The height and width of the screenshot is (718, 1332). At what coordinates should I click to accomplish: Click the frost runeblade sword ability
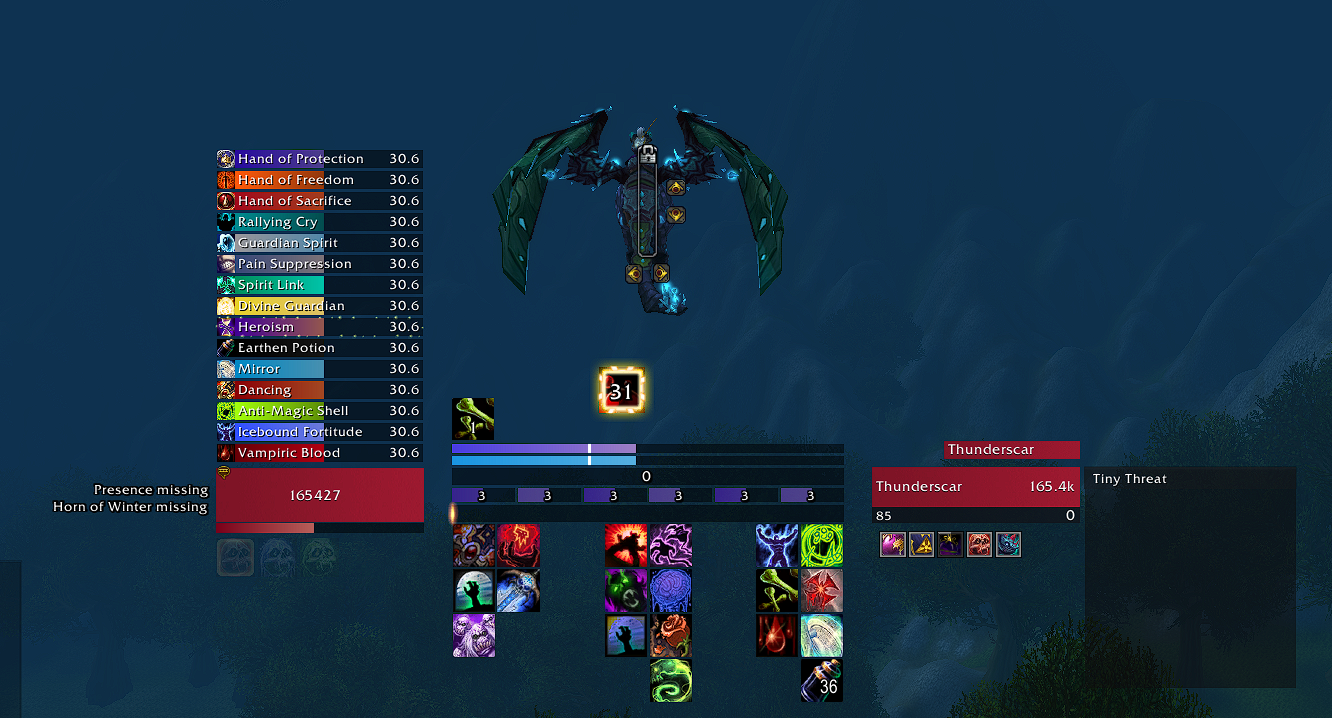[518, 591]
